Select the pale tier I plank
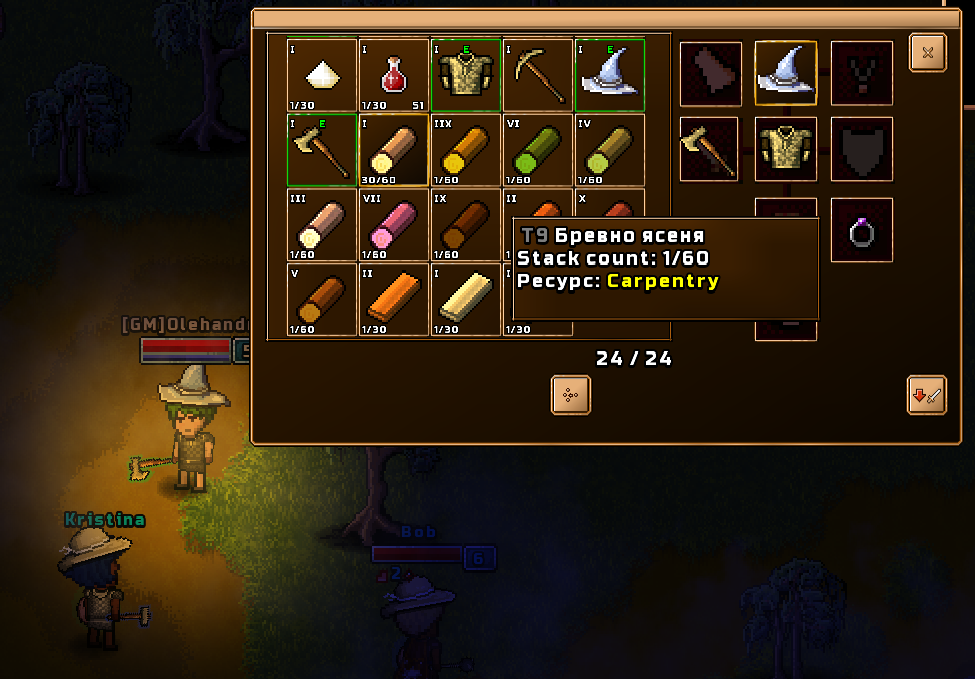 click(x=466, y=299)
